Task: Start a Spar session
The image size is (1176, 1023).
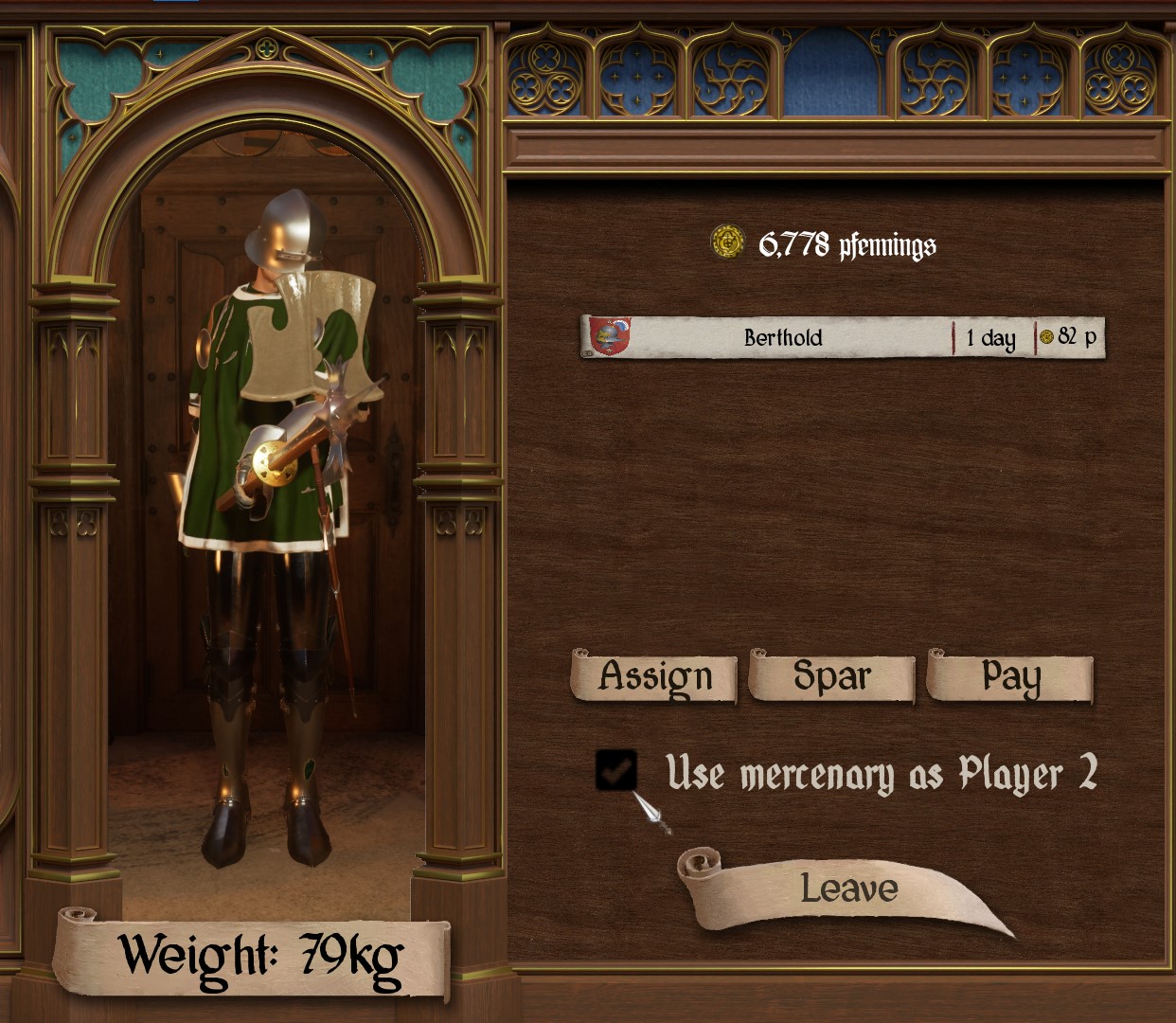Action: point(831,676)
